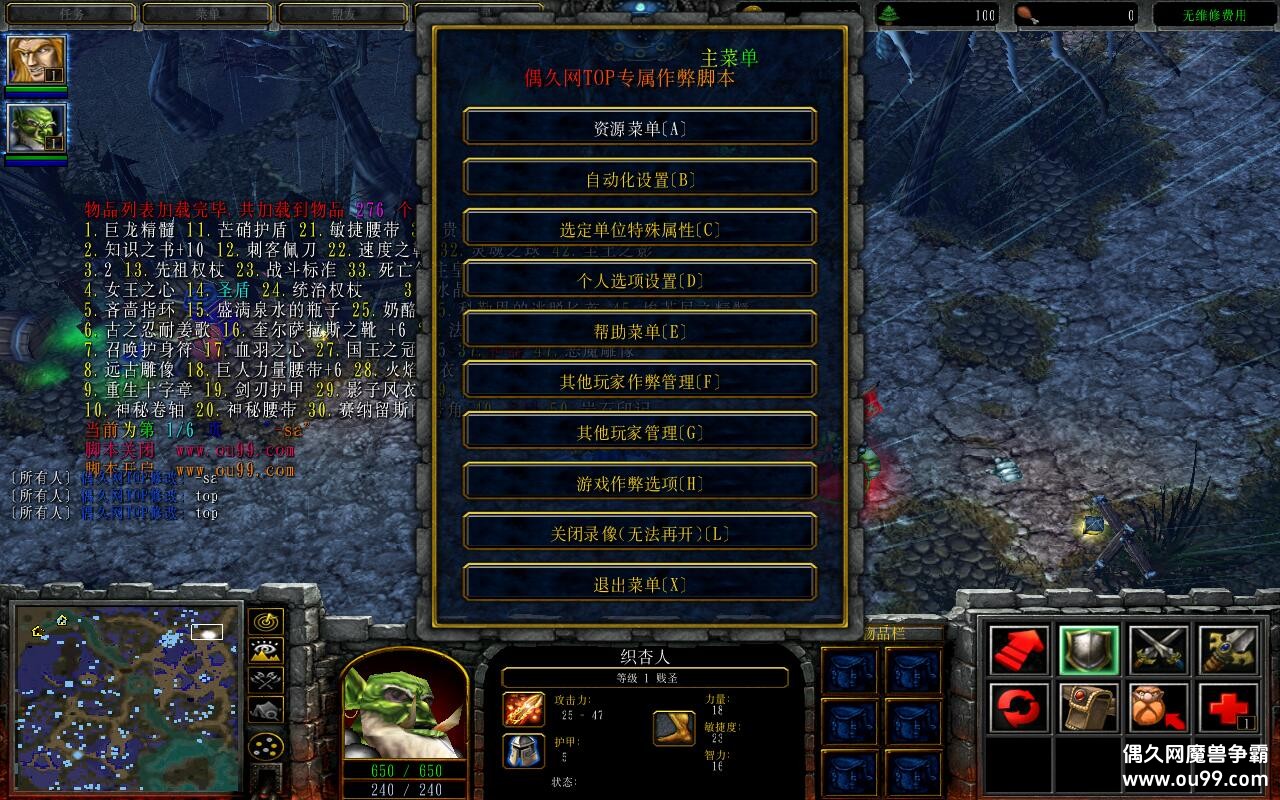1280x800 pixels.
Task: Open the 菜单 menu button in top bar
Action: coord(207,14)
